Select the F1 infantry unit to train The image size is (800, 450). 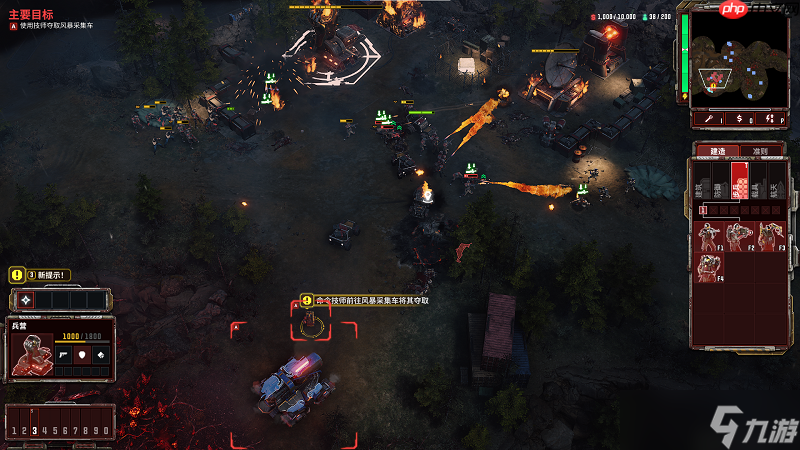pos(709,236)
